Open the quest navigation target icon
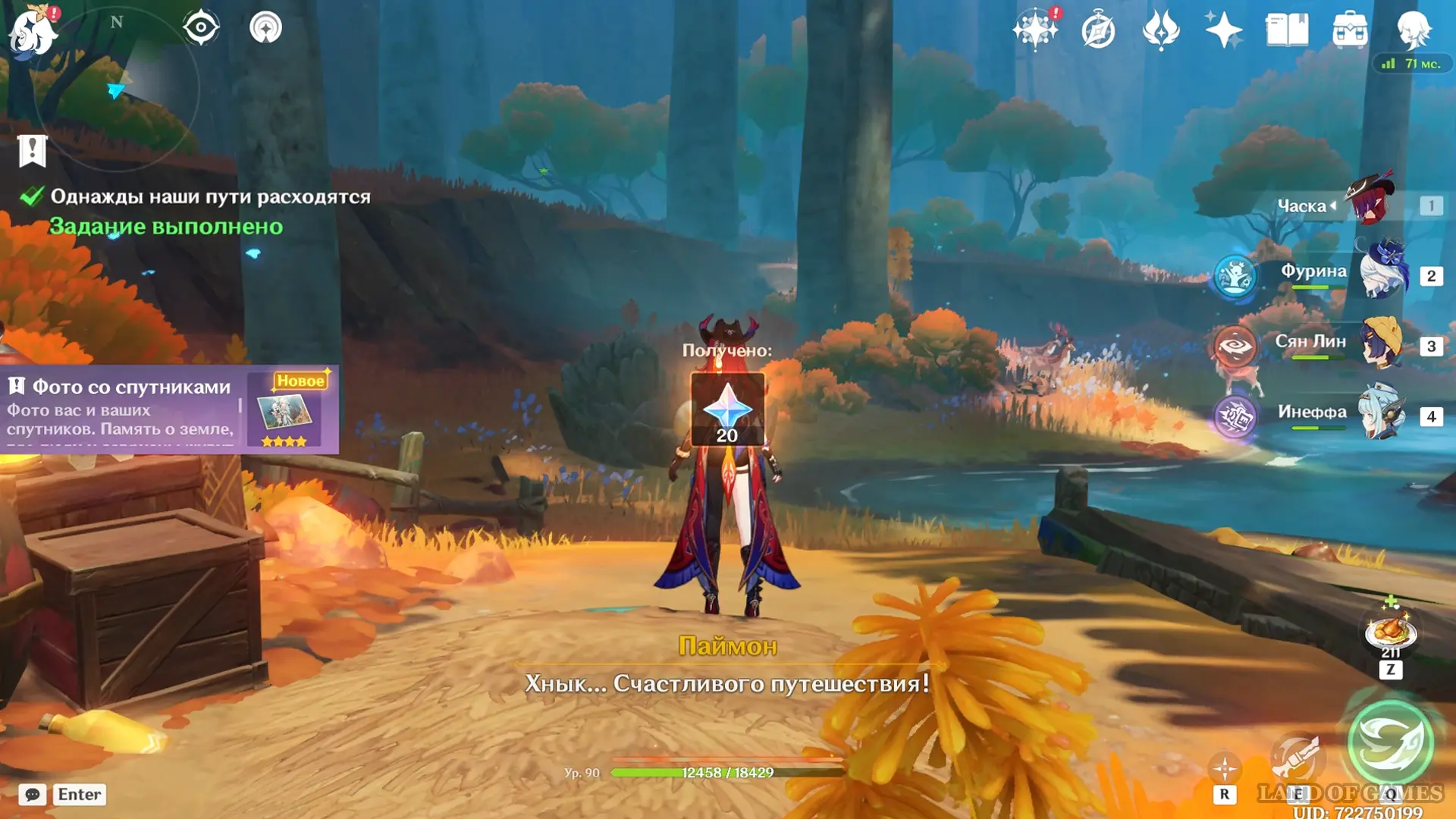The height and width of the screenshot is (819, 1456). pyautogui.click(x=201, y=28)
